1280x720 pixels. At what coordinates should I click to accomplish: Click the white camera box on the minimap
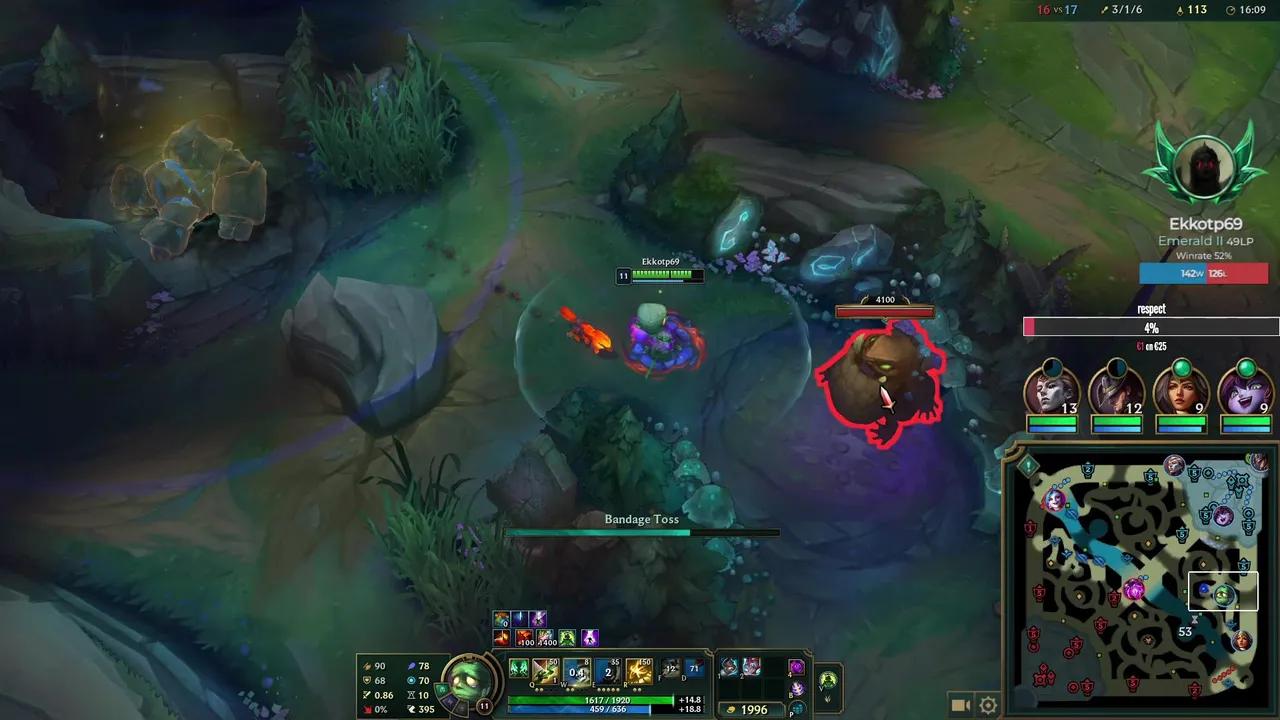[x=1223, y=591]
